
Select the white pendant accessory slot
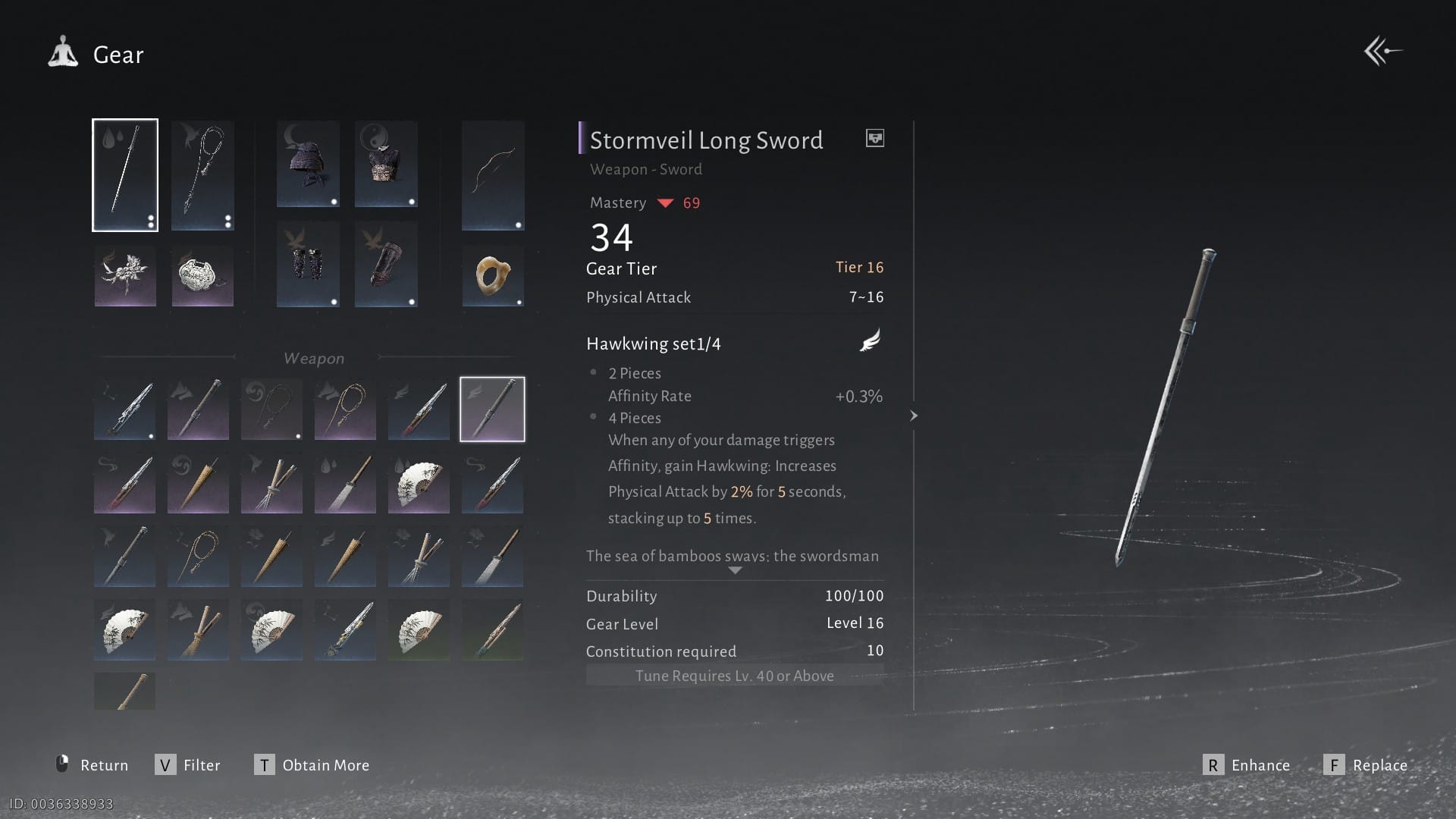click(202, 275)
